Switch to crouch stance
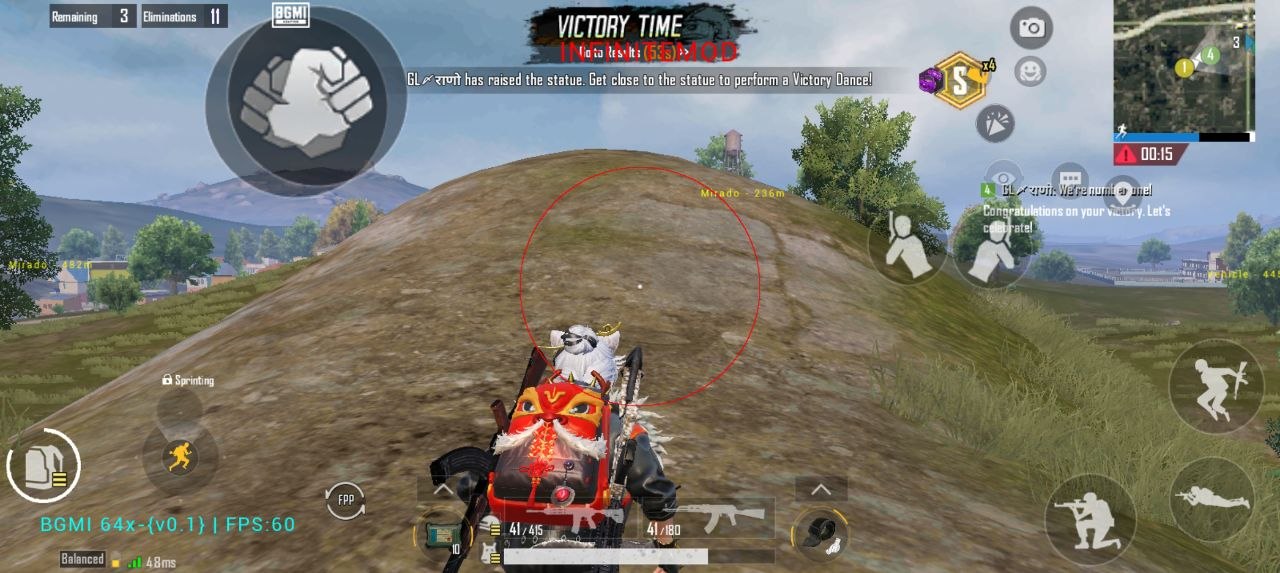Image resolution: width=1280 pixels, height=573 pixels. 1090,519
